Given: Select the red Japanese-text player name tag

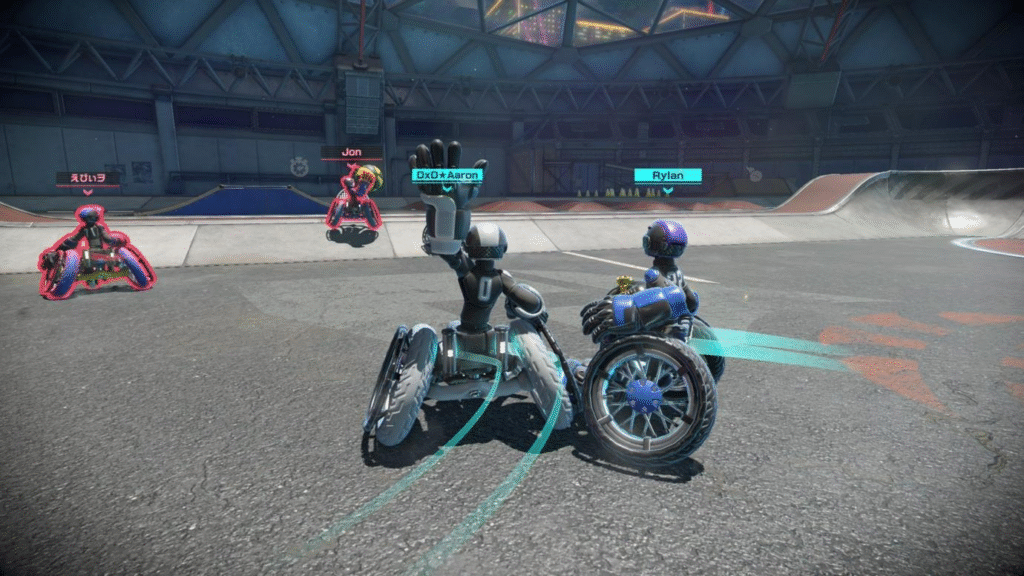Looking at the screenshot, I should (88, 178).
